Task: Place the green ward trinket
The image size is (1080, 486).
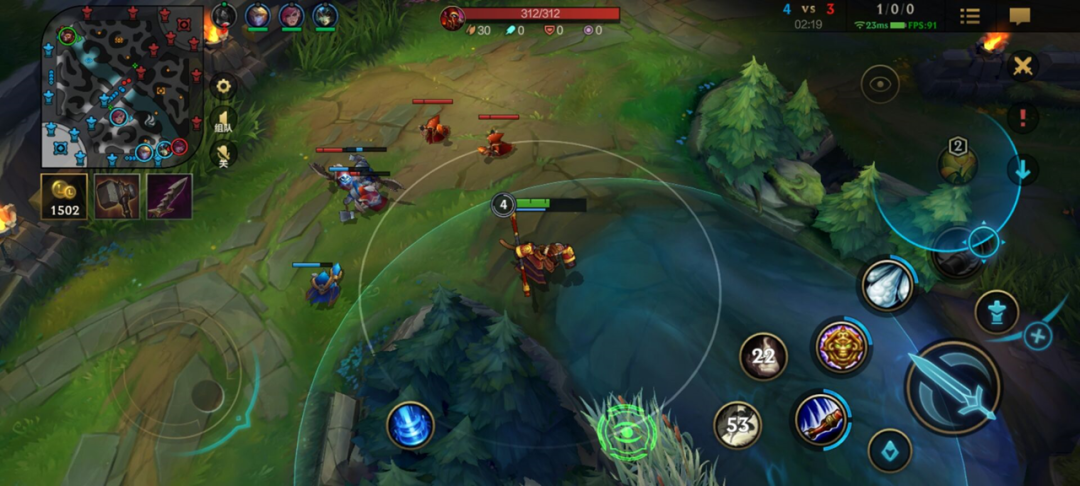Action: [x=627, y=432]
